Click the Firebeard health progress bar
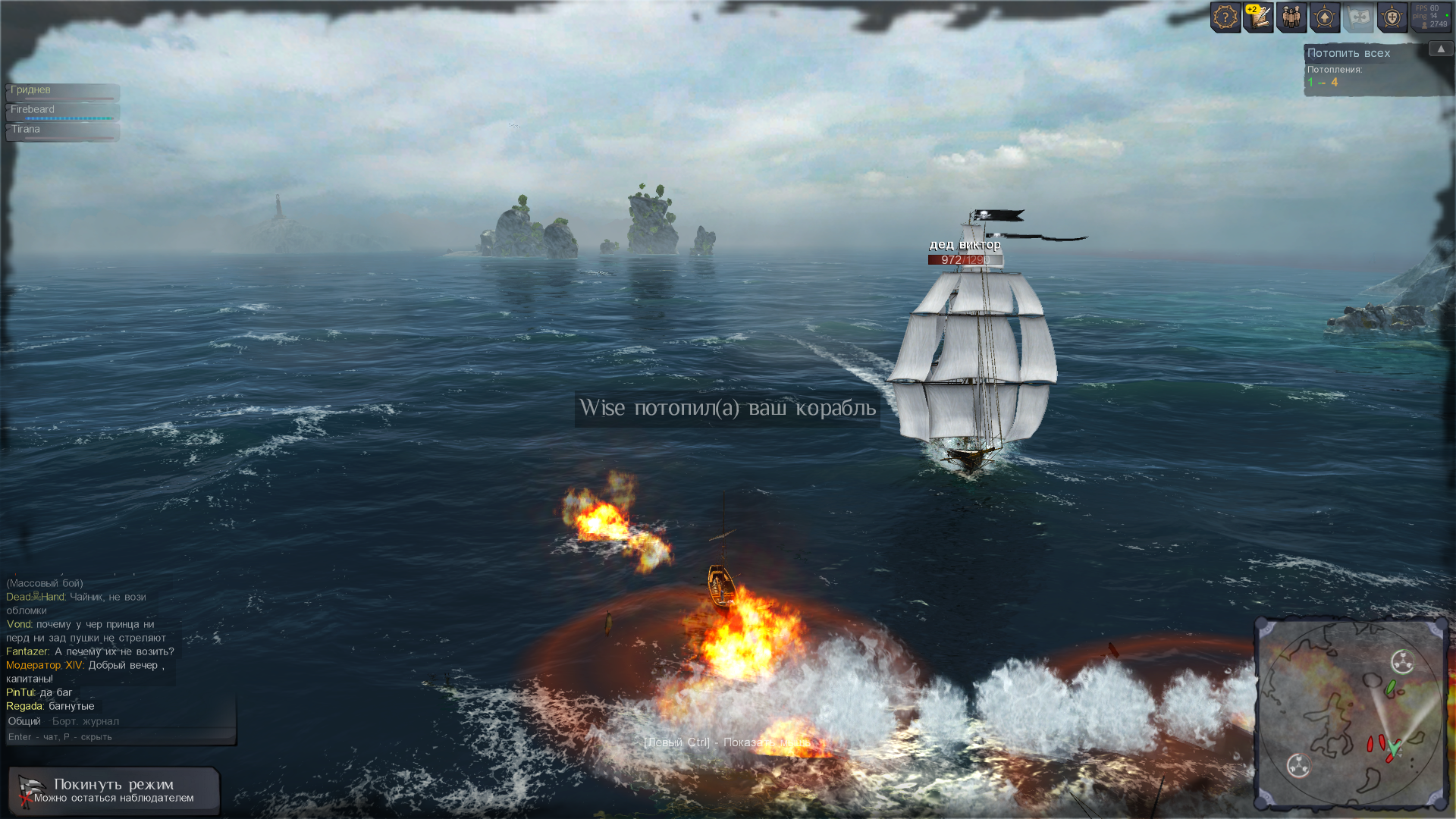The height and width of the screenshot is (819, 1456). [68, 118]
